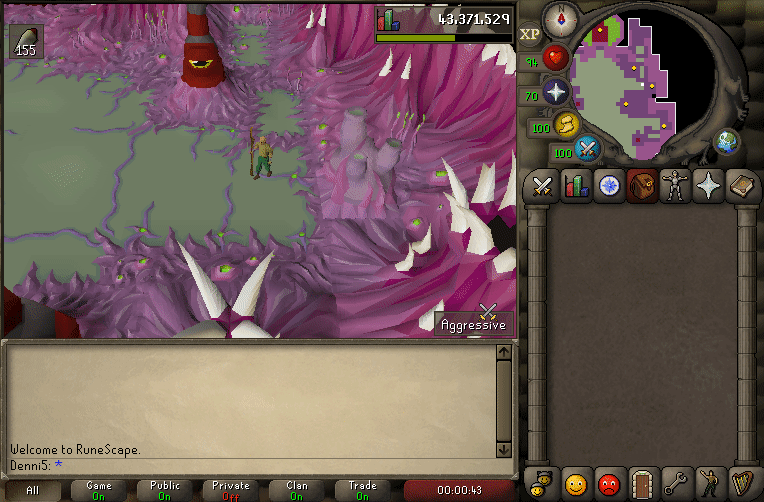
Task: Open the Combat Options tab
Action: coord(543,186)
